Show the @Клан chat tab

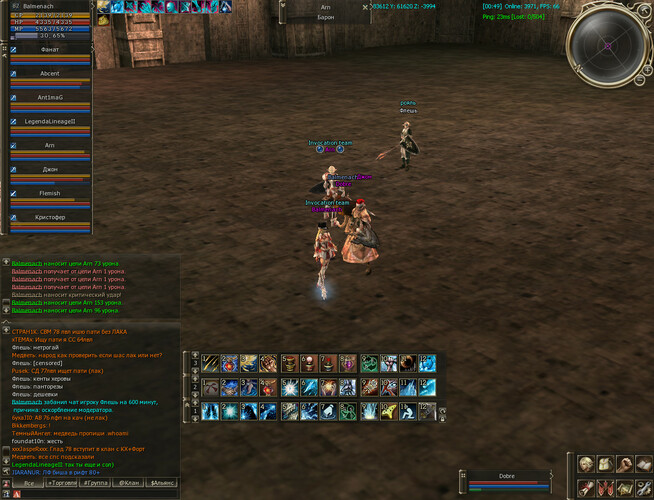[129, 483]
